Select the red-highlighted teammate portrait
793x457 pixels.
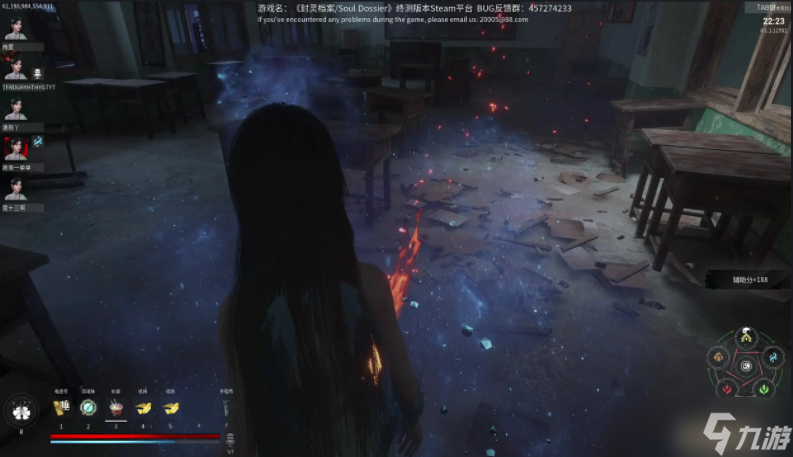point(15,147)
